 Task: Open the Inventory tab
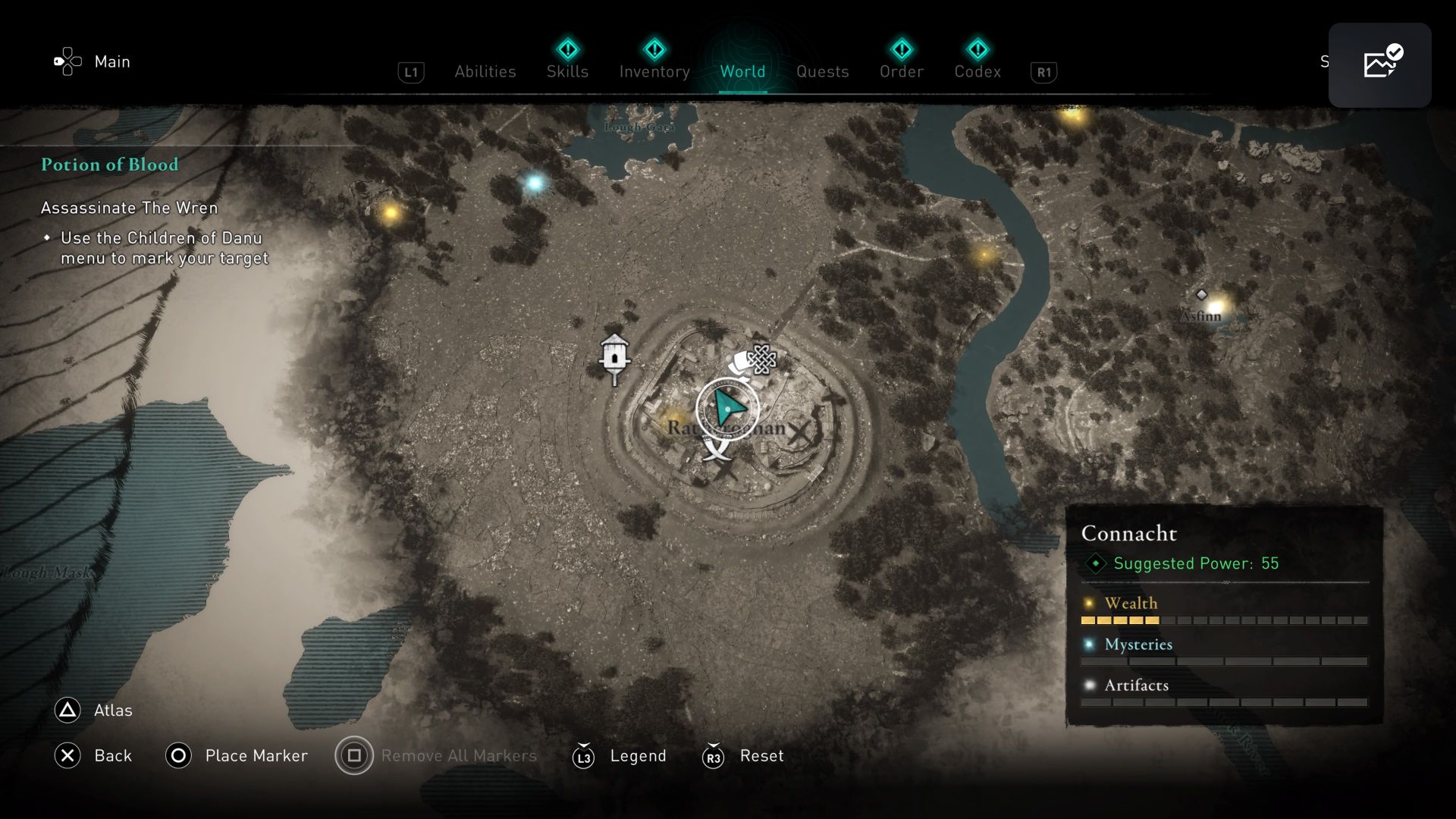pyautogui.click(x=654, y=71)
